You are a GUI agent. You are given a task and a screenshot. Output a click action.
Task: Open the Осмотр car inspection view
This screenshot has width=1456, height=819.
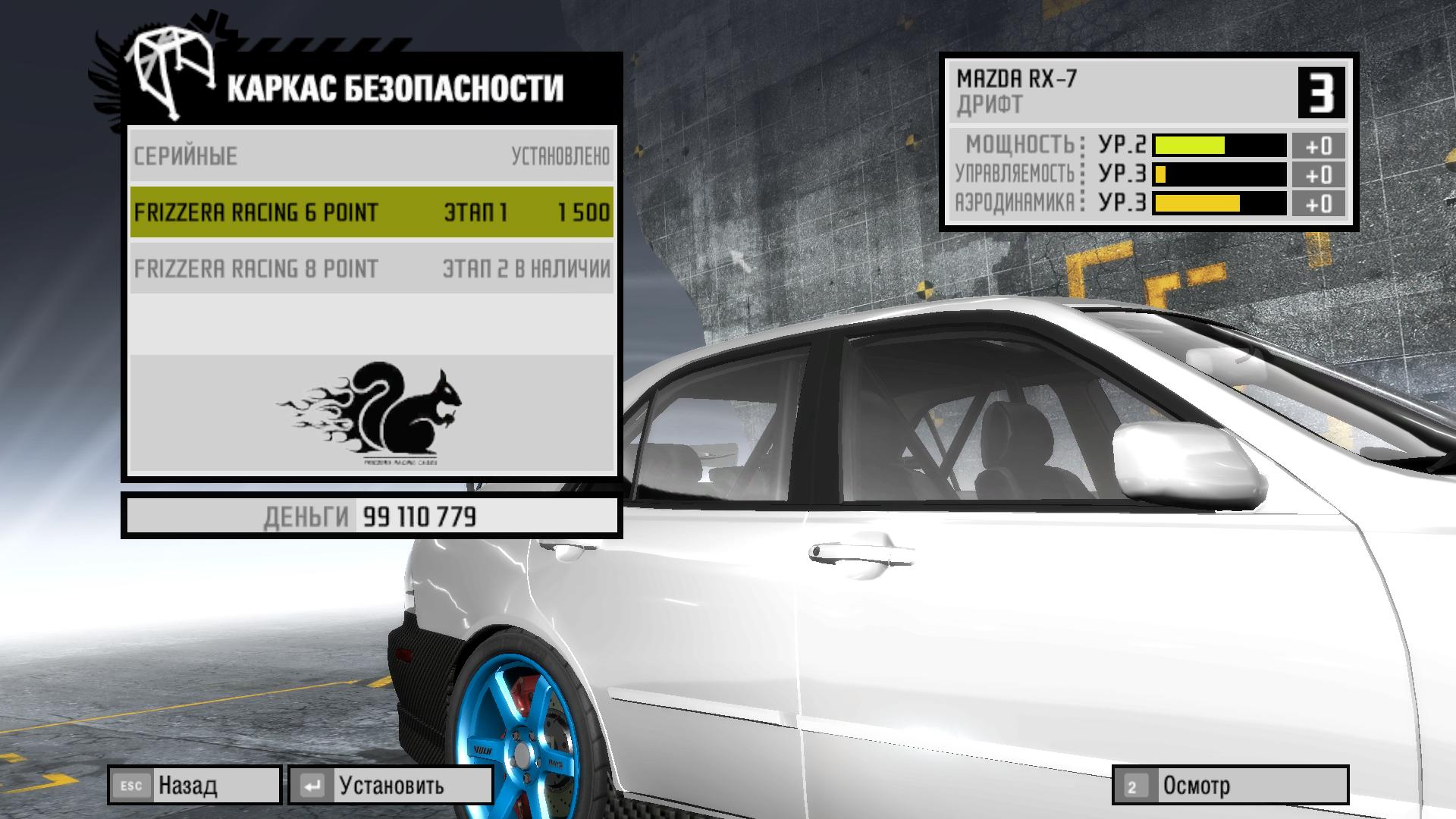1229,786
